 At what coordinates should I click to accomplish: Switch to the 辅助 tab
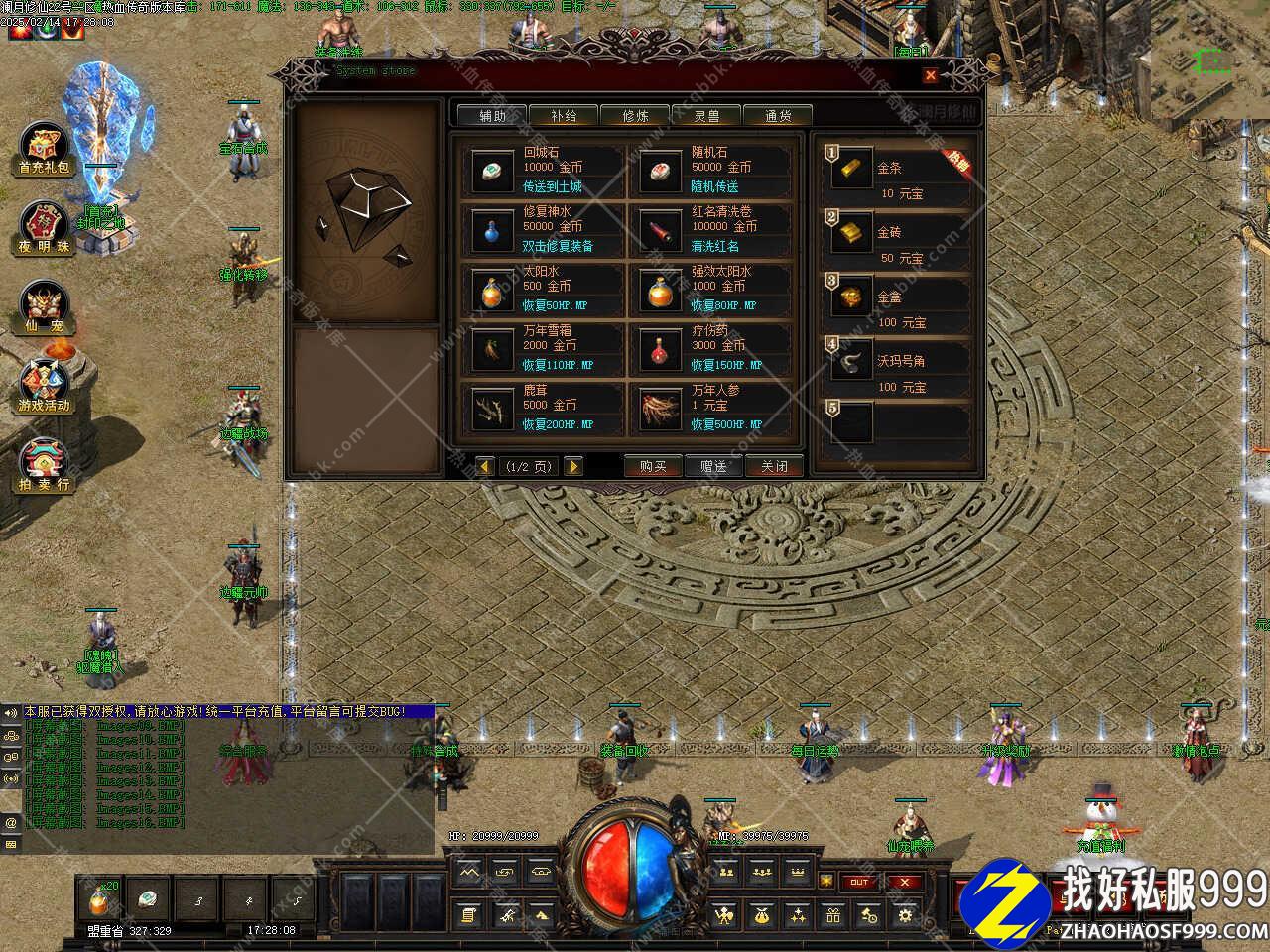tap(492, 116)
